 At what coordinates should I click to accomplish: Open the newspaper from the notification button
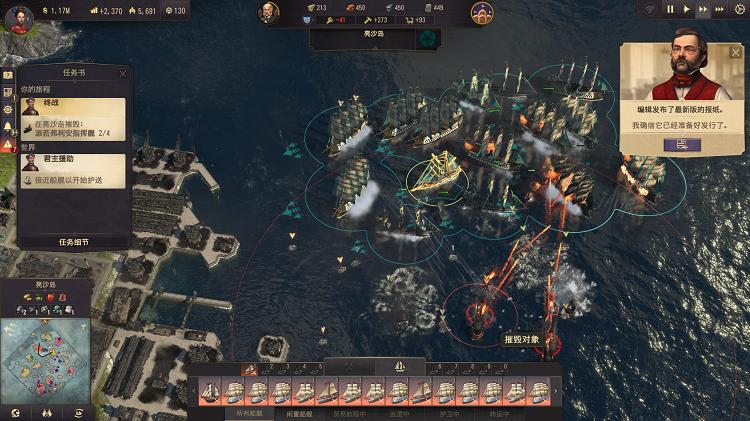(x=682, y=145)
